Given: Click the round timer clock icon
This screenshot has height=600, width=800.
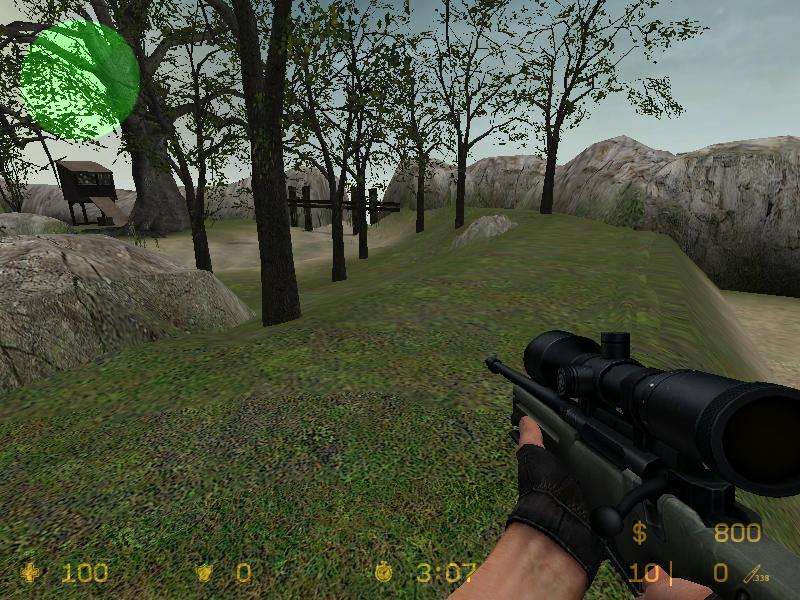Looking at the screenshot, I should [x=384, y=573].
